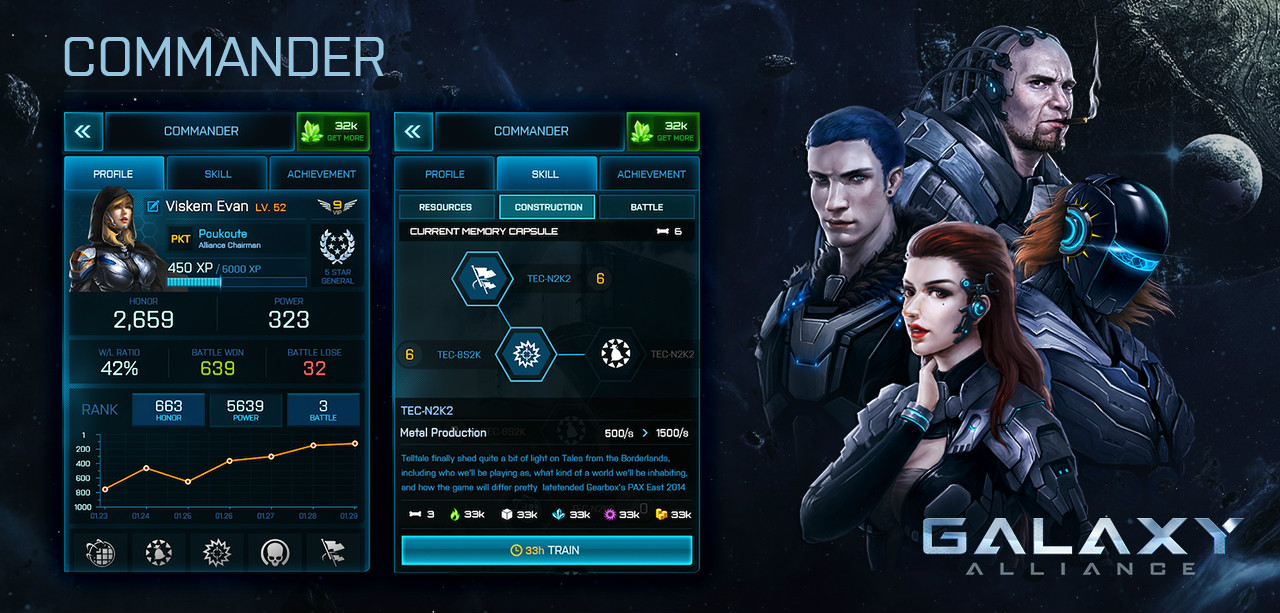Open Skill tab on Viskem Evan's profile panel
Viewport: 1280px width, 613px height.
tap(217, 174)
